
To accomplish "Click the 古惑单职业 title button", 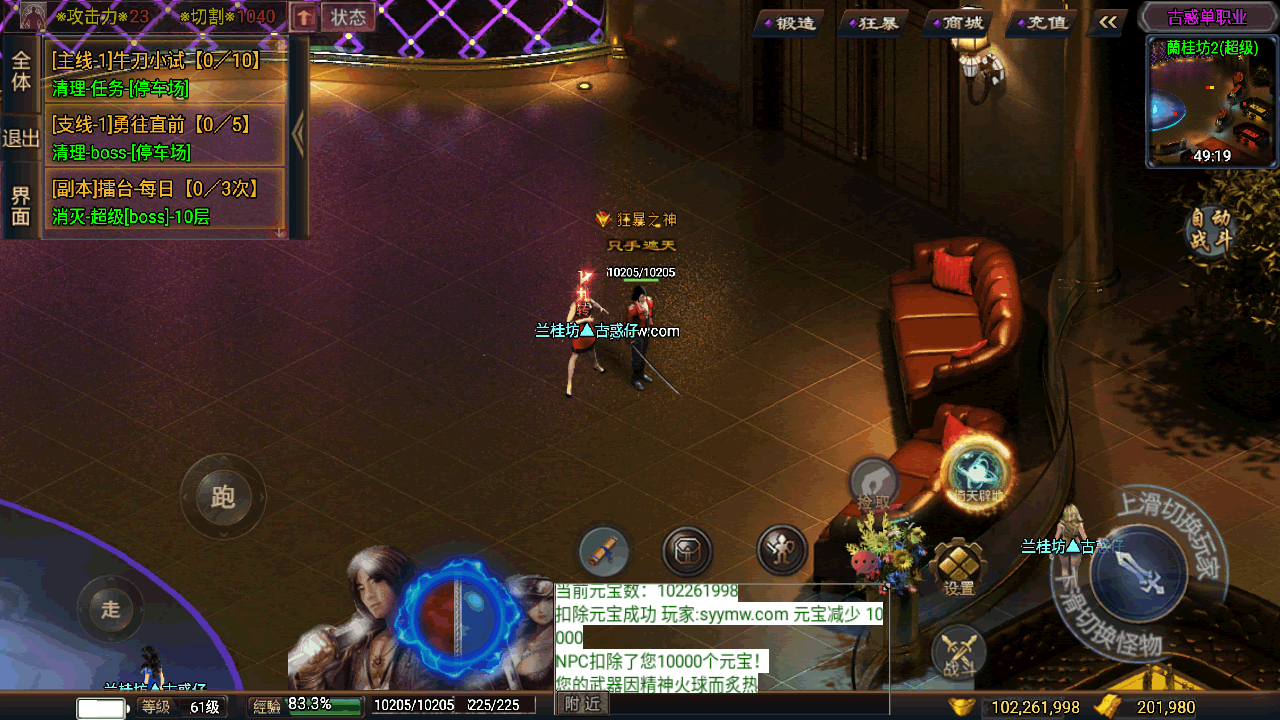I will click(x=1208, y=17).
